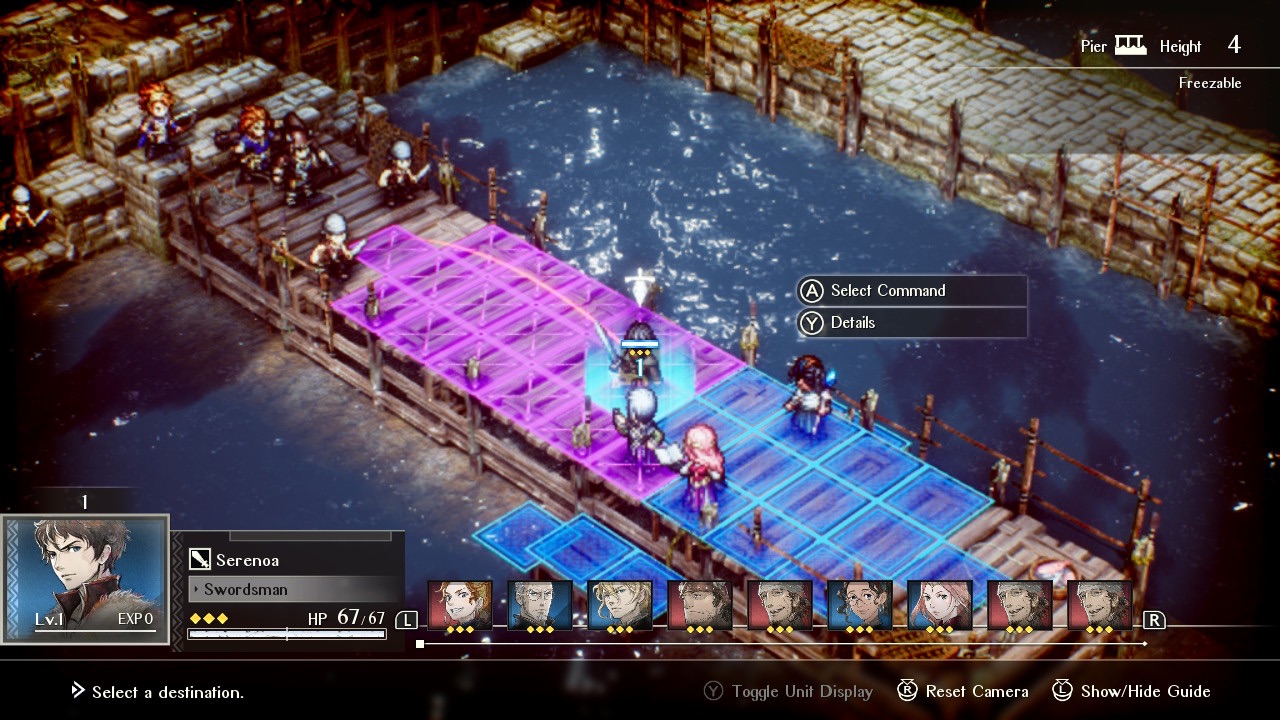Click the A button icon beside Select Command
The image size is (1280, 720).
pos(812,290)
